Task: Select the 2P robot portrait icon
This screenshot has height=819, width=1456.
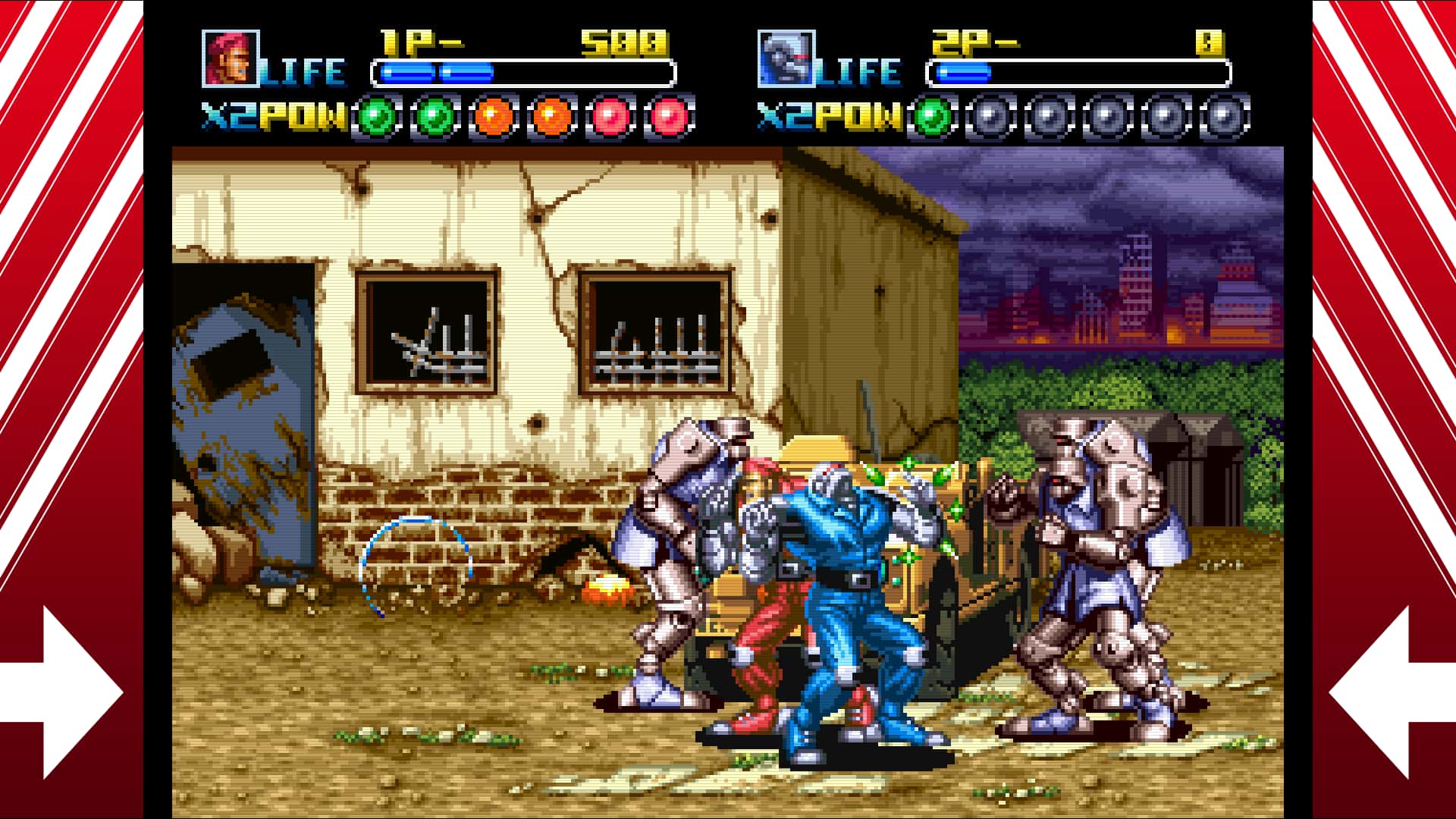Action: (785, 57)
